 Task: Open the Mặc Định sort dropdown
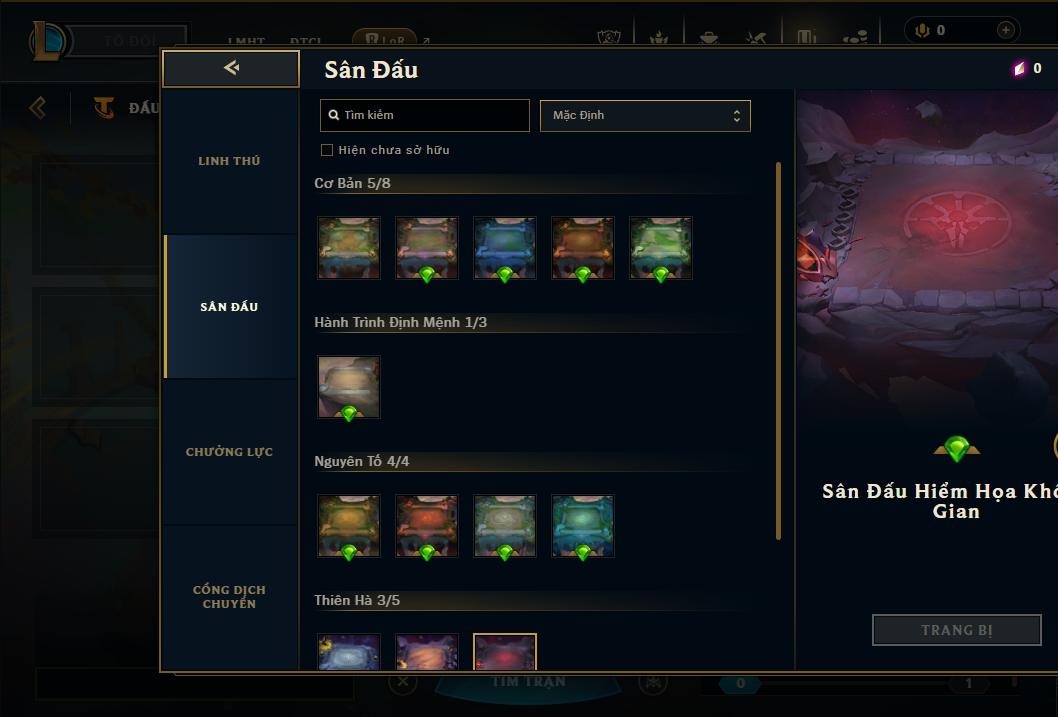point(645,115)
